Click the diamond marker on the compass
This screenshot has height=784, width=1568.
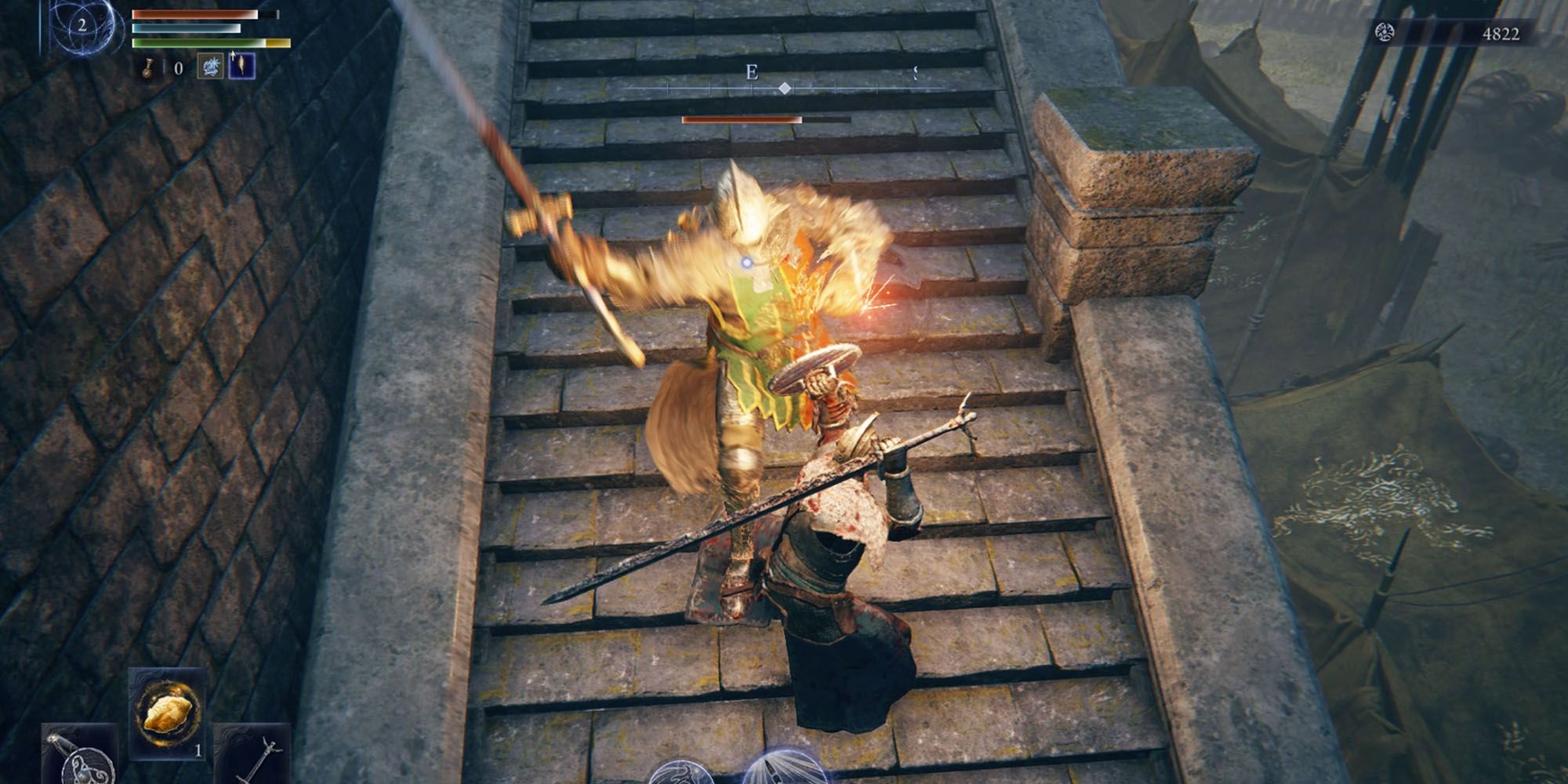click(x=784, y=89)
